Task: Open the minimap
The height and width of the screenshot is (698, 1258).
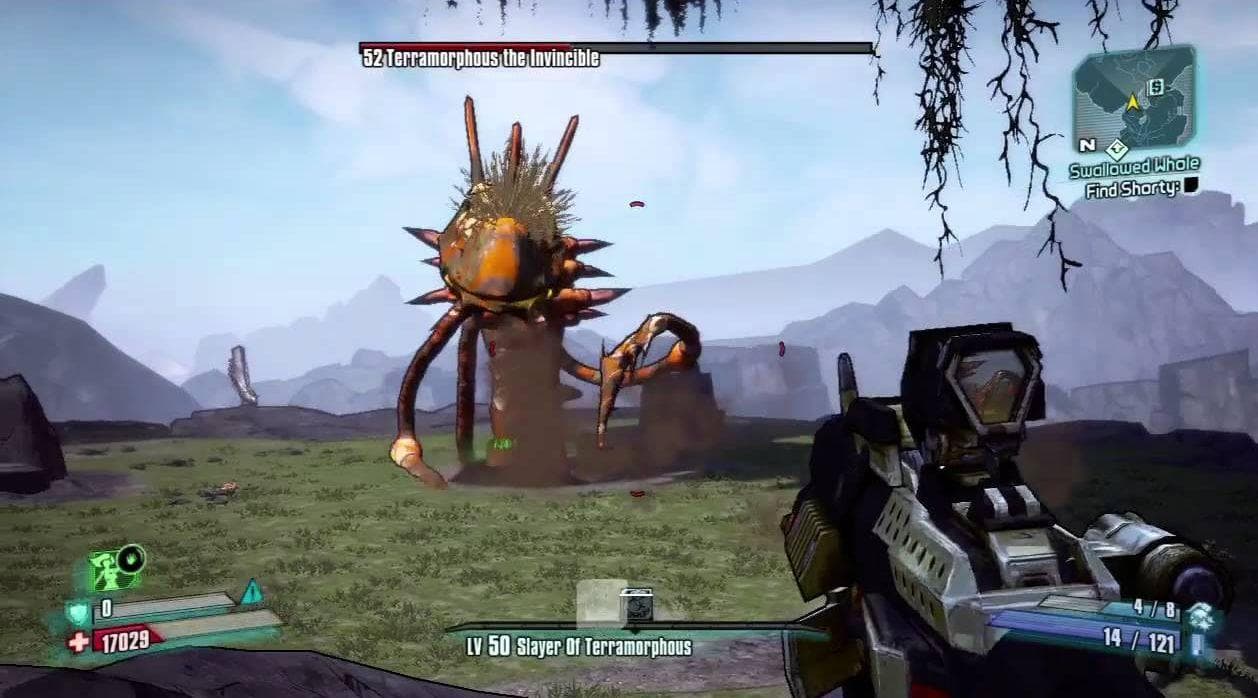Action: [x=1133, y=97]
